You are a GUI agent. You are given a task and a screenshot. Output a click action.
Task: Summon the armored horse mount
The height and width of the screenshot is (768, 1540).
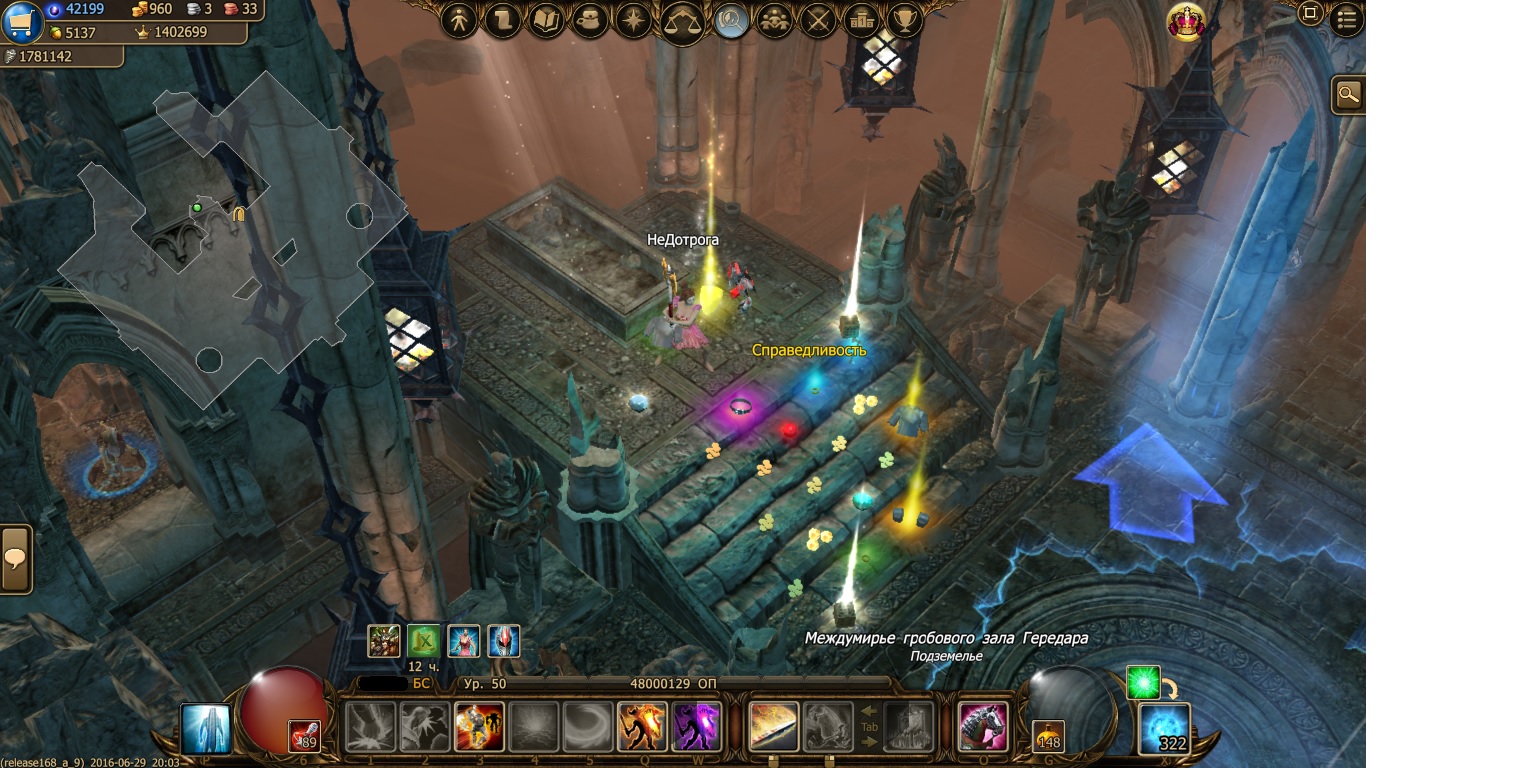[982, 726]
